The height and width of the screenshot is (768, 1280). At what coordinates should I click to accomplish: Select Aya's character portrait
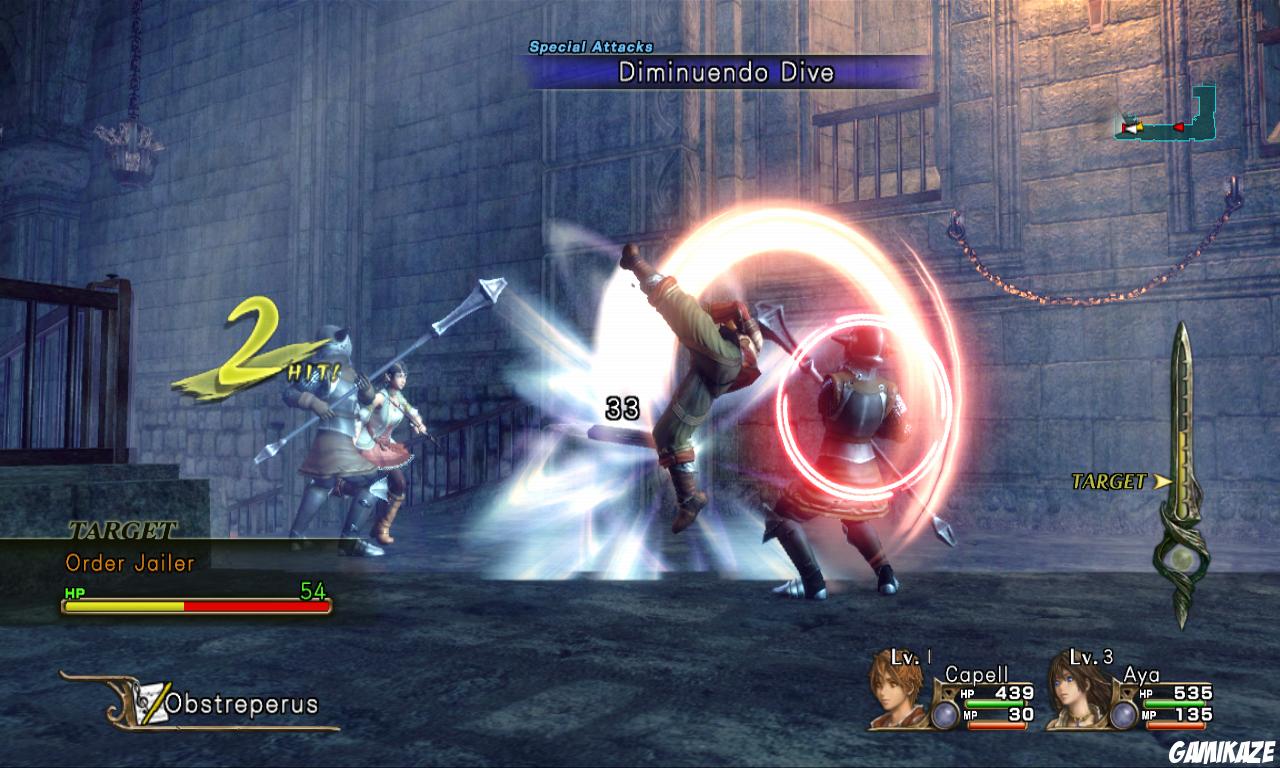tap(1077, 692)
